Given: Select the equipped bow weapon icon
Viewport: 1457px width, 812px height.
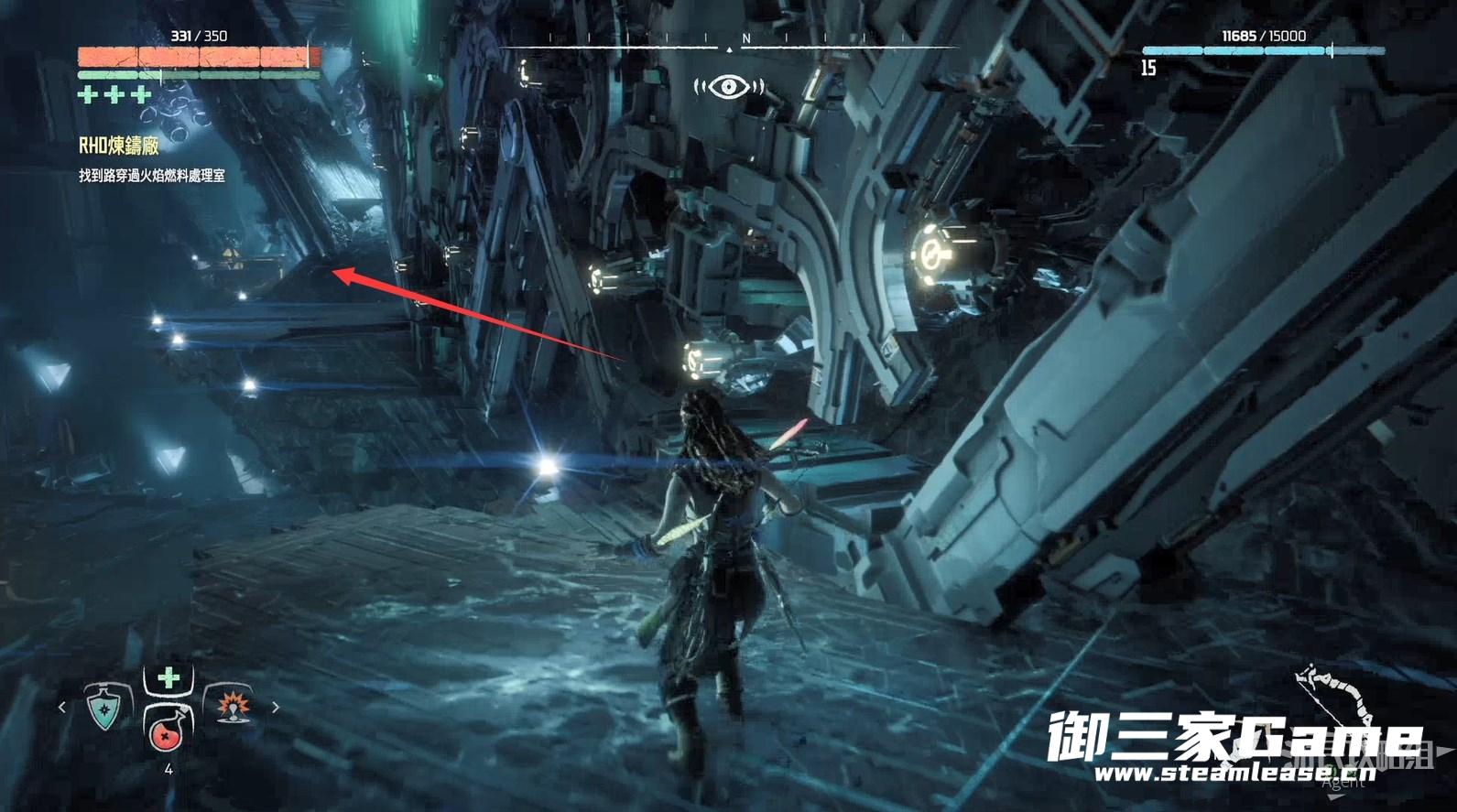Looking at the screenshot, I should (1330, 700).
